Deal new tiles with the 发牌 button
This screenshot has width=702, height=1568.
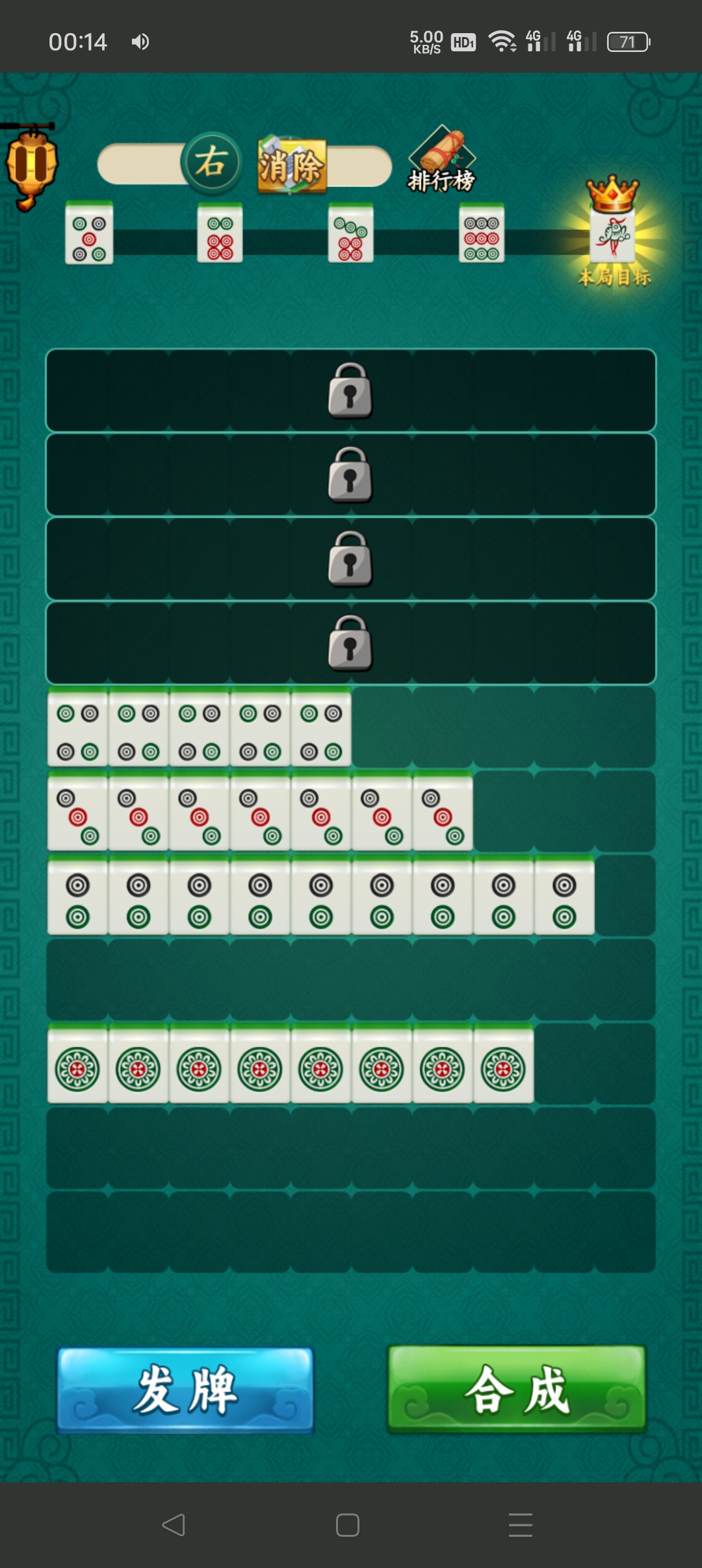click(x=186, y=1390)
